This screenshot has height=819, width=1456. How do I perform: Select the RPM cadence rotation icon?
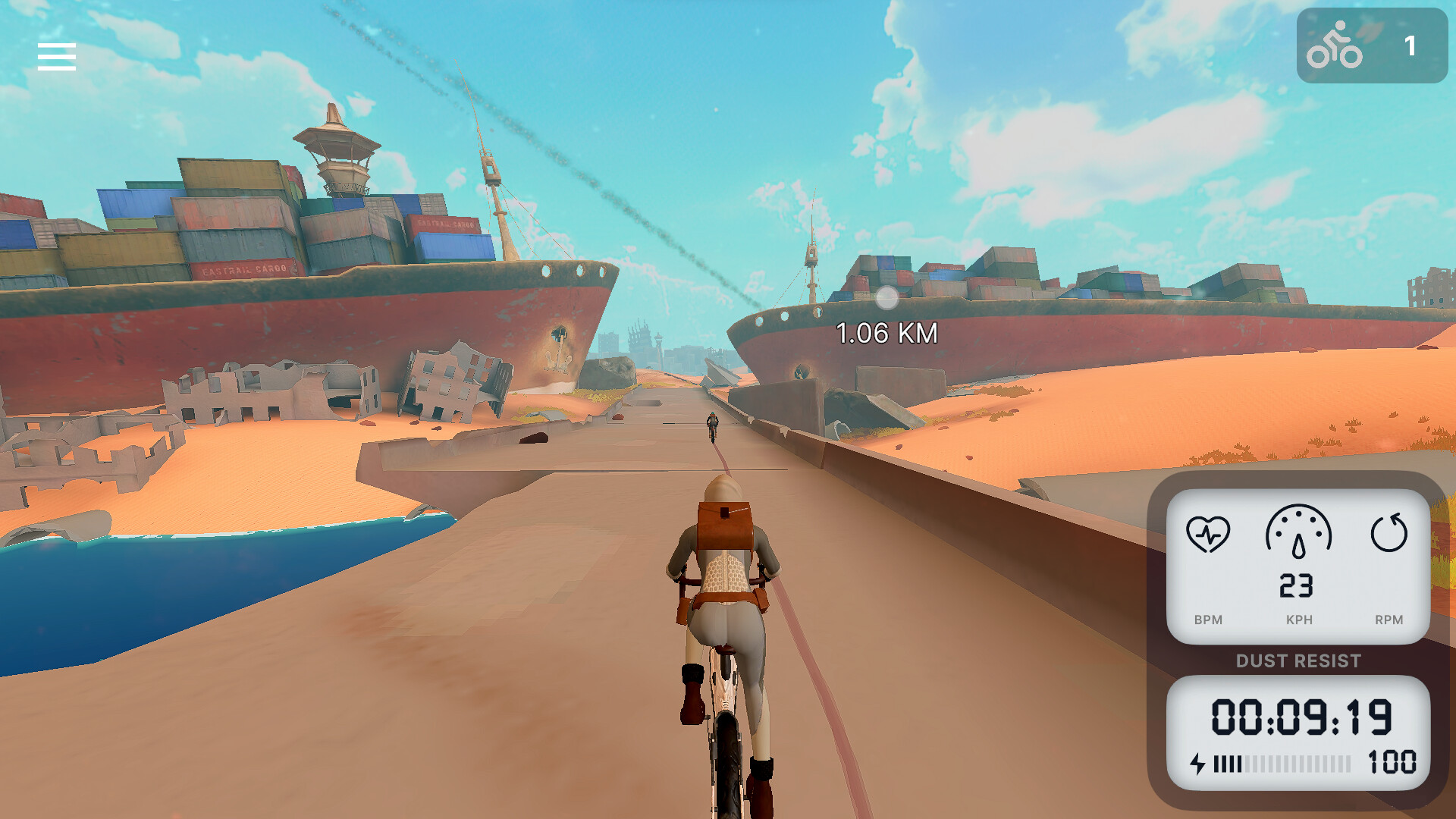pyautogui.click(x=1389, y=533)
